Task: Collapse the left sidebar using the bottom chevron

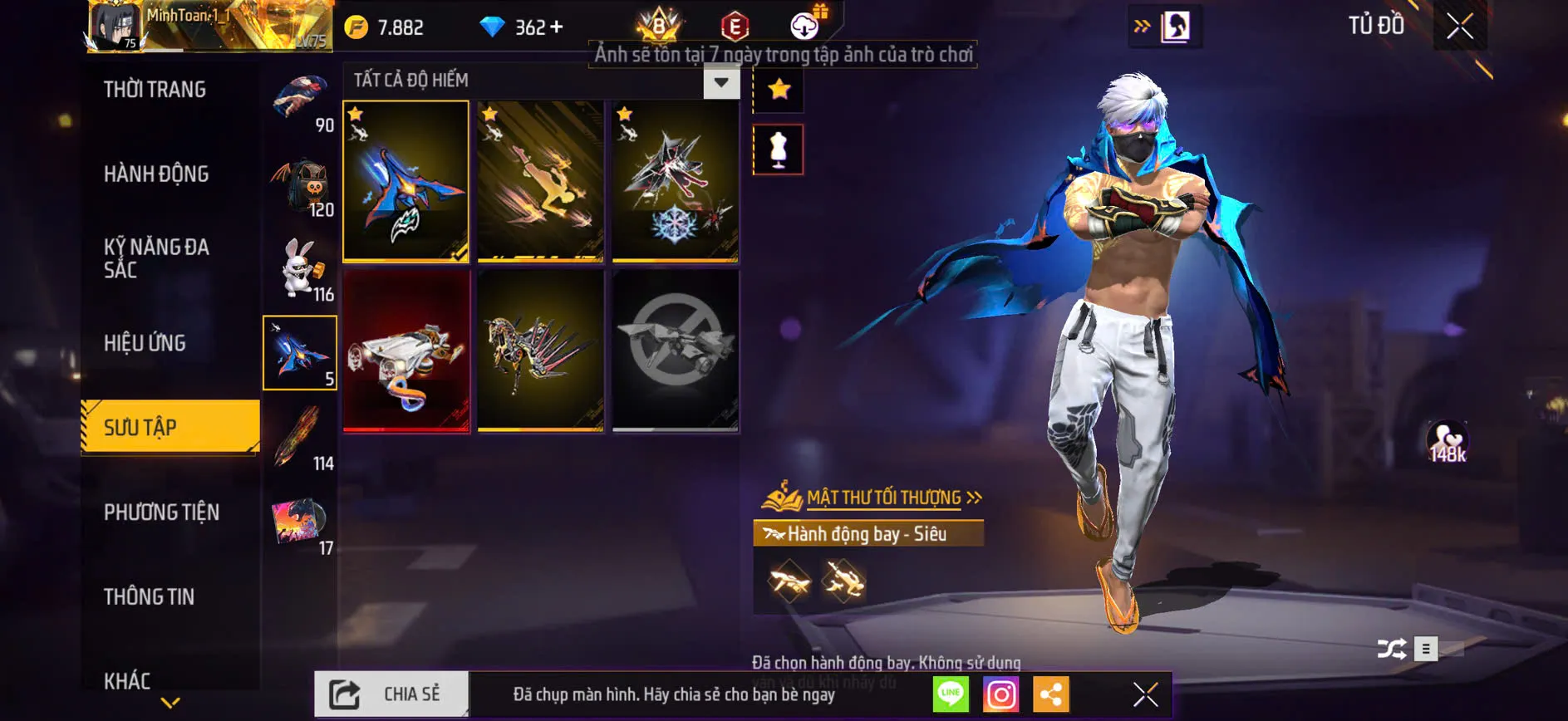Action: [x=170, y=704]
